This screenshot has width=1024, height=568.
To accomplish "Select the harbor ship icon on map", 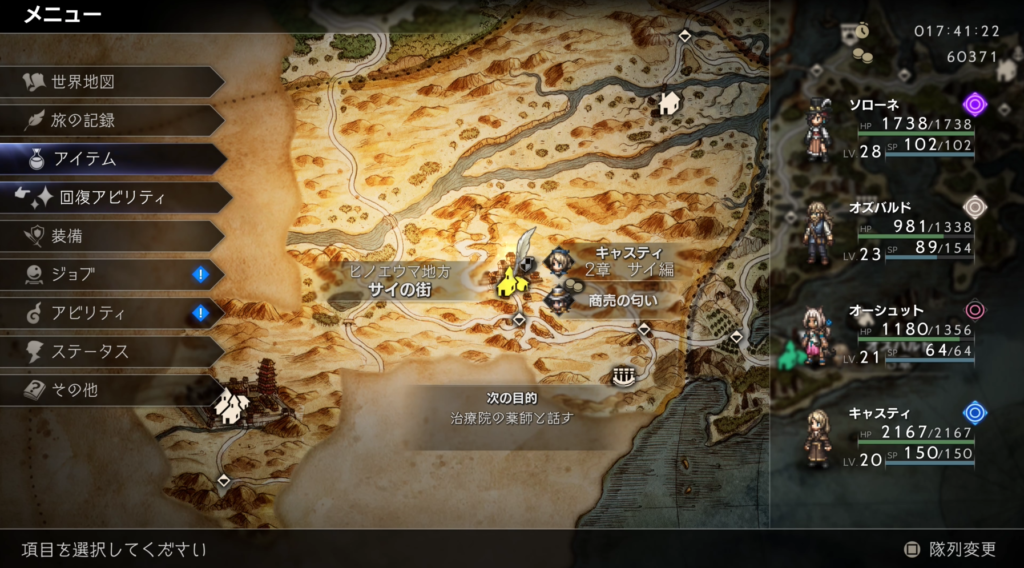I will point(623,375).
